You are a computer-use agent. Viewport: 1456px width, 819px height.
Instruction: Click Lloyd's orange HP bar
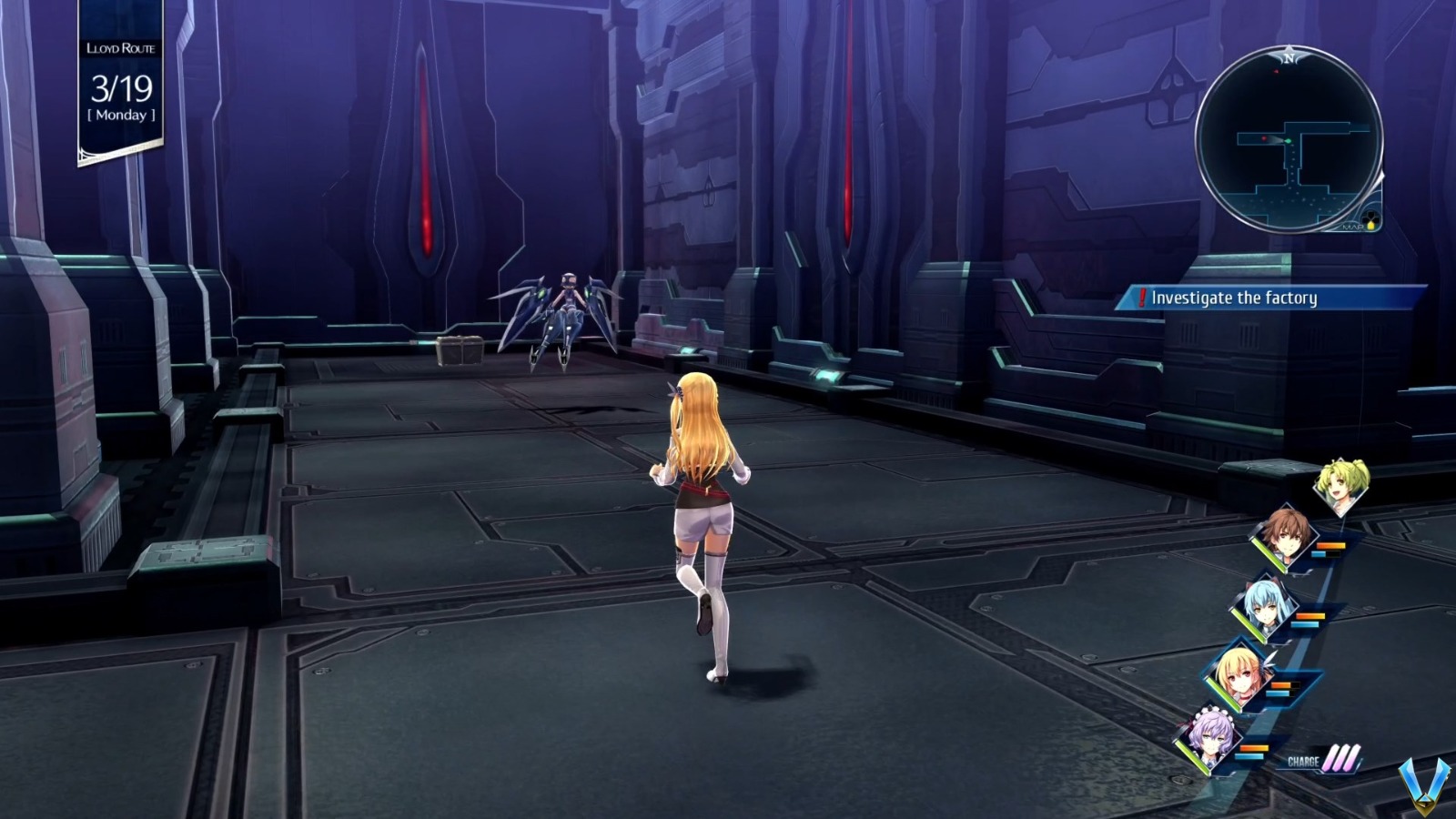[1330, 544]
